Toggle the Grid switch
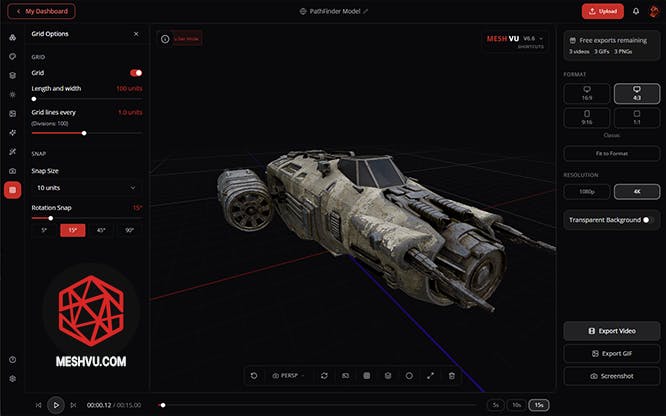666x416 pixels. (136, 73)
